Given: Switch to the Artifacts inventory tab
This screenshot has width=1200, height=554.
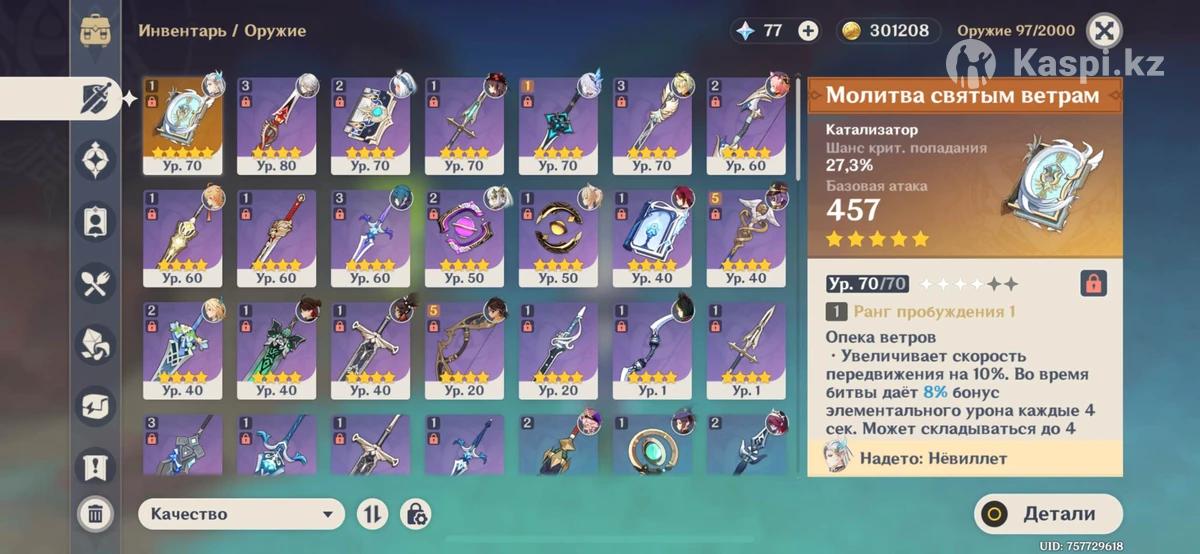Looking at the screenshot, I should coord(96,159).
